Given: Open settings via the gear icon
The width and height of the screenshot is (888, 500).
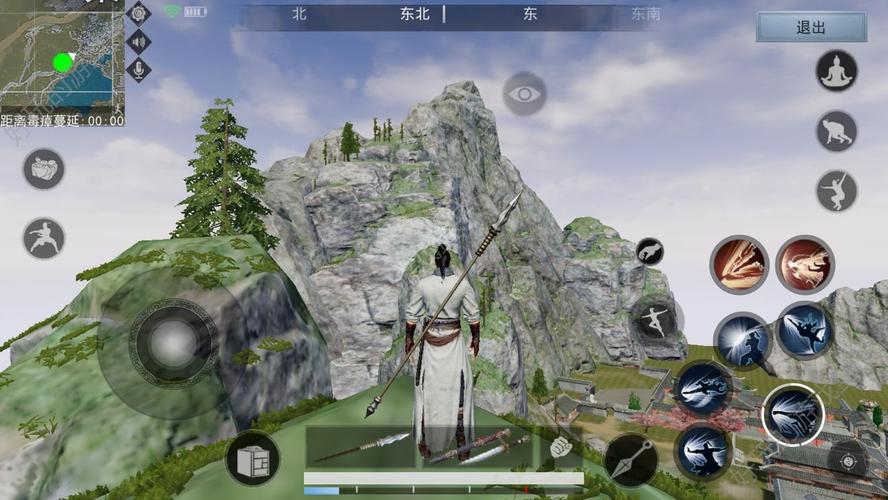Looking at the screenshot, I should pyautogui.click(x=139, y=13).
